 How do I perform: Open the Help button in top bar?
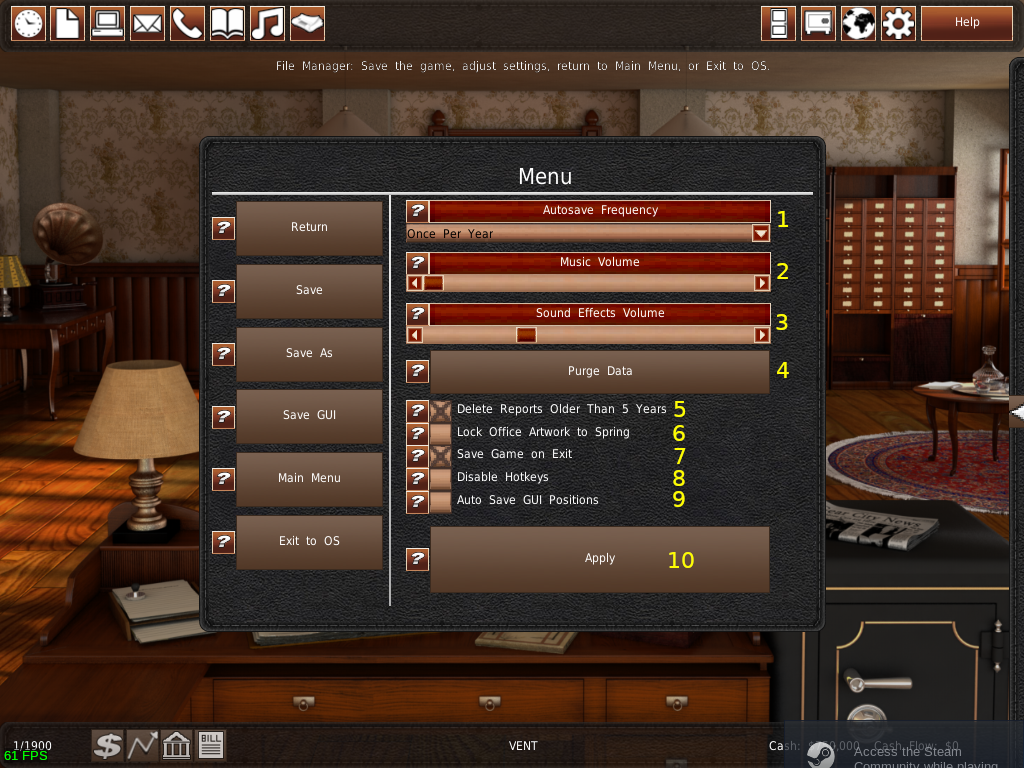966,22
